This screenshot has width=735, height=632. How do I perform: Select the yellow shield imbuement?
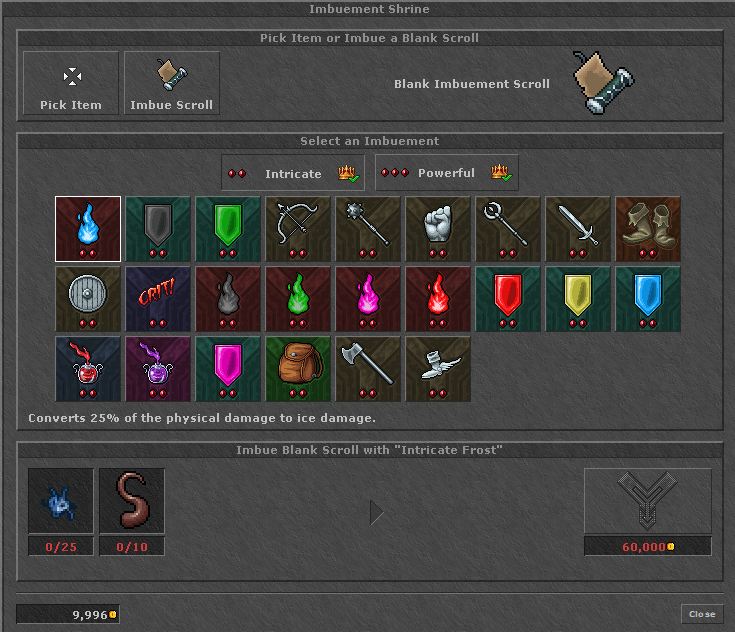578,299
